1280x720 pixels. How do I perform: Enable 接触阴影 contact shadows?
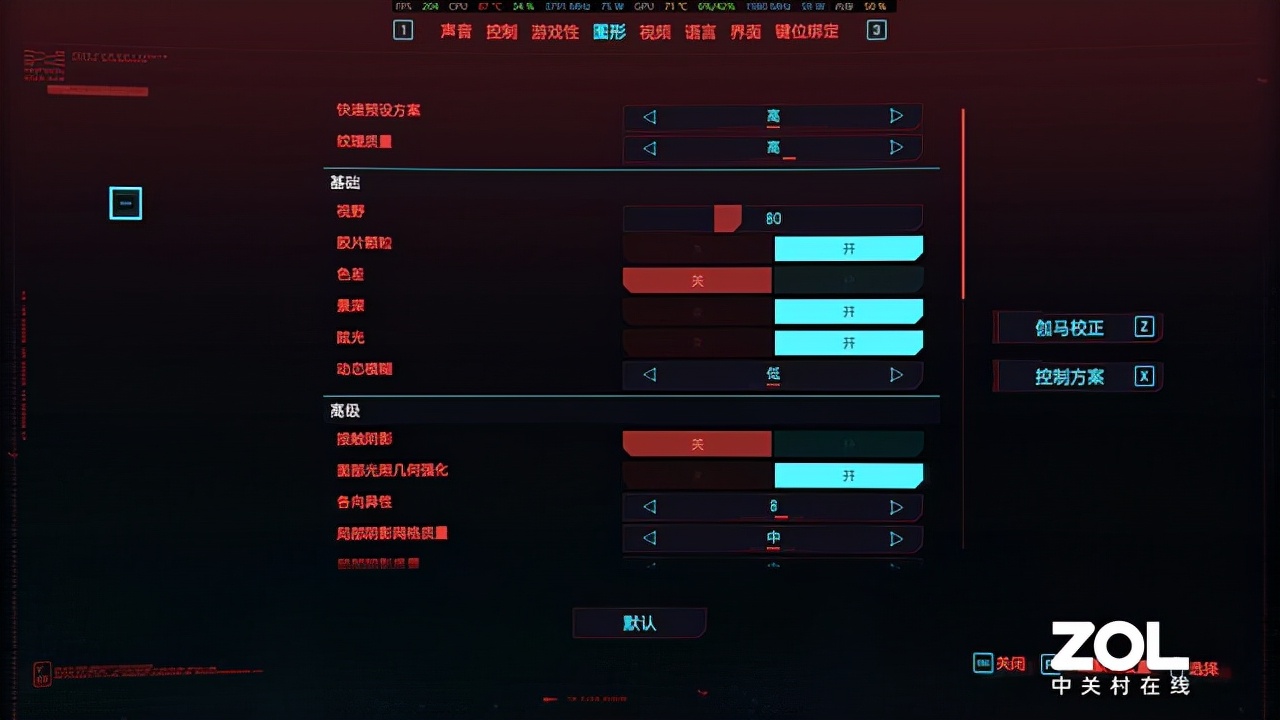coord(849,443)
